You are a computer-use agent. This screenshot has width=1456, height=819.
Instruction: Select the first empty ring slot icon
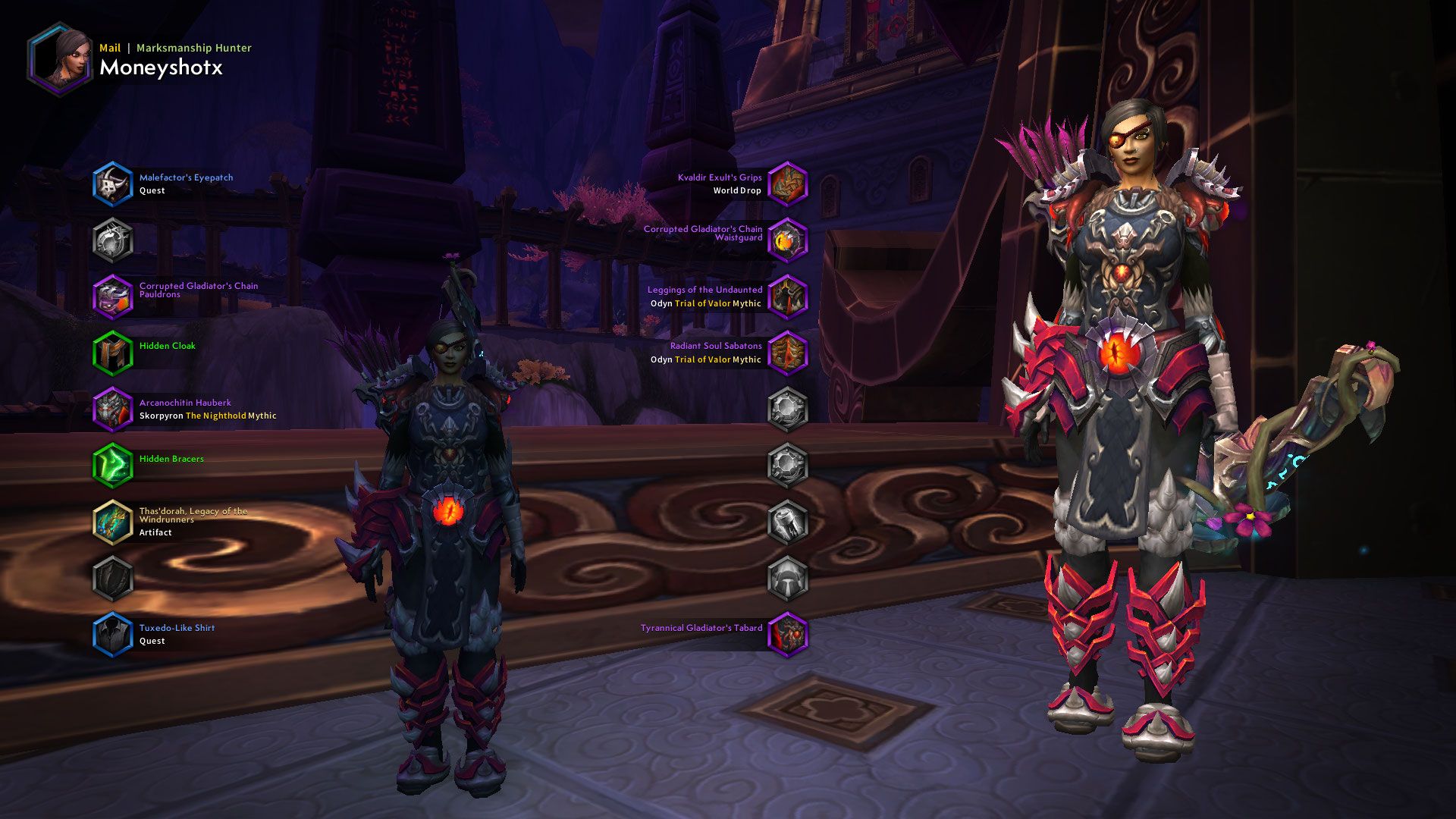click(x=789, y=409)
